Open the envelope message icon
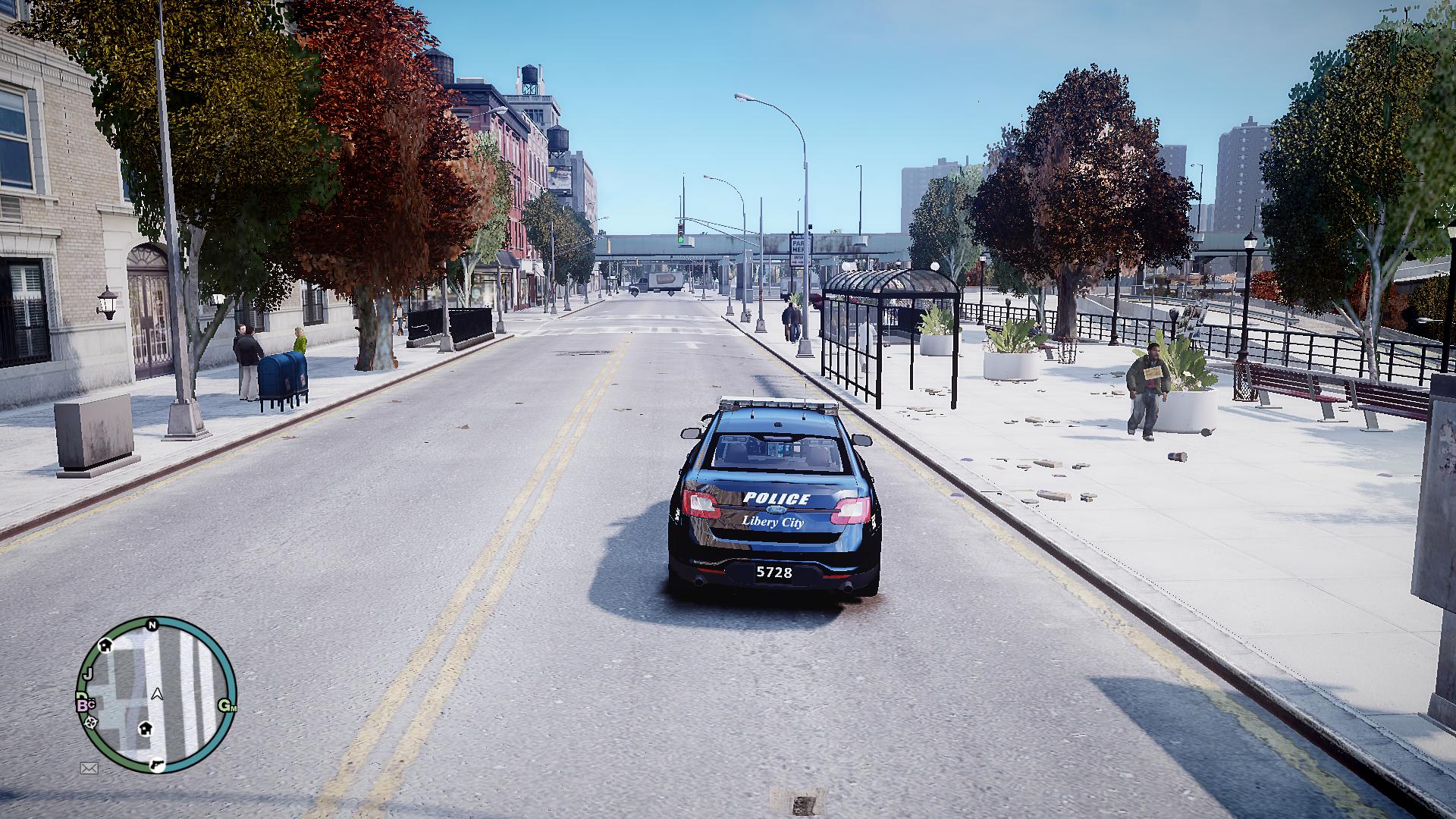The image size is (1456, 819). (x=89, y=768)
